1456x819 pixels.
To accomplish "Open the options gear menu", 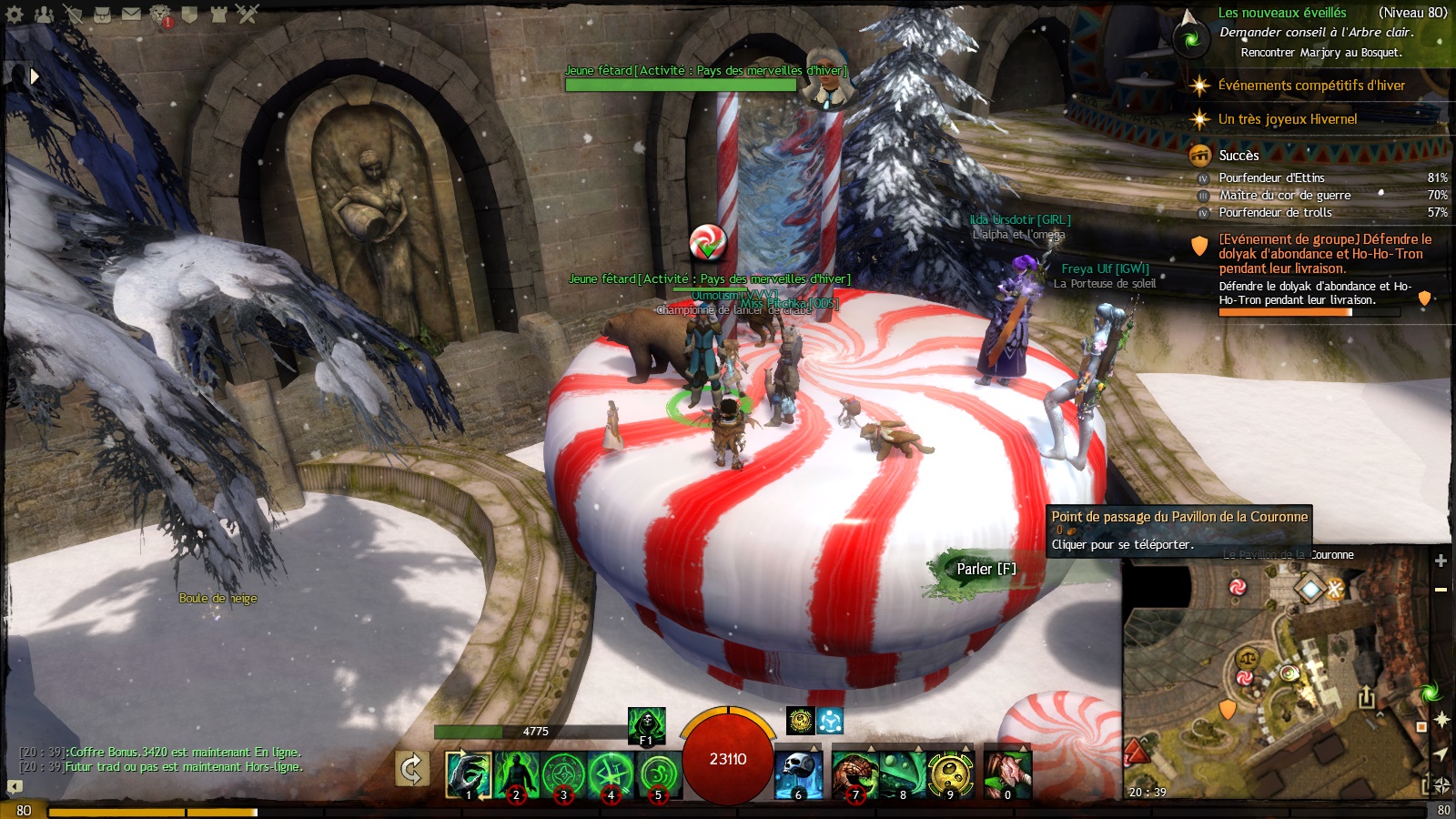I will pos(13,15).
